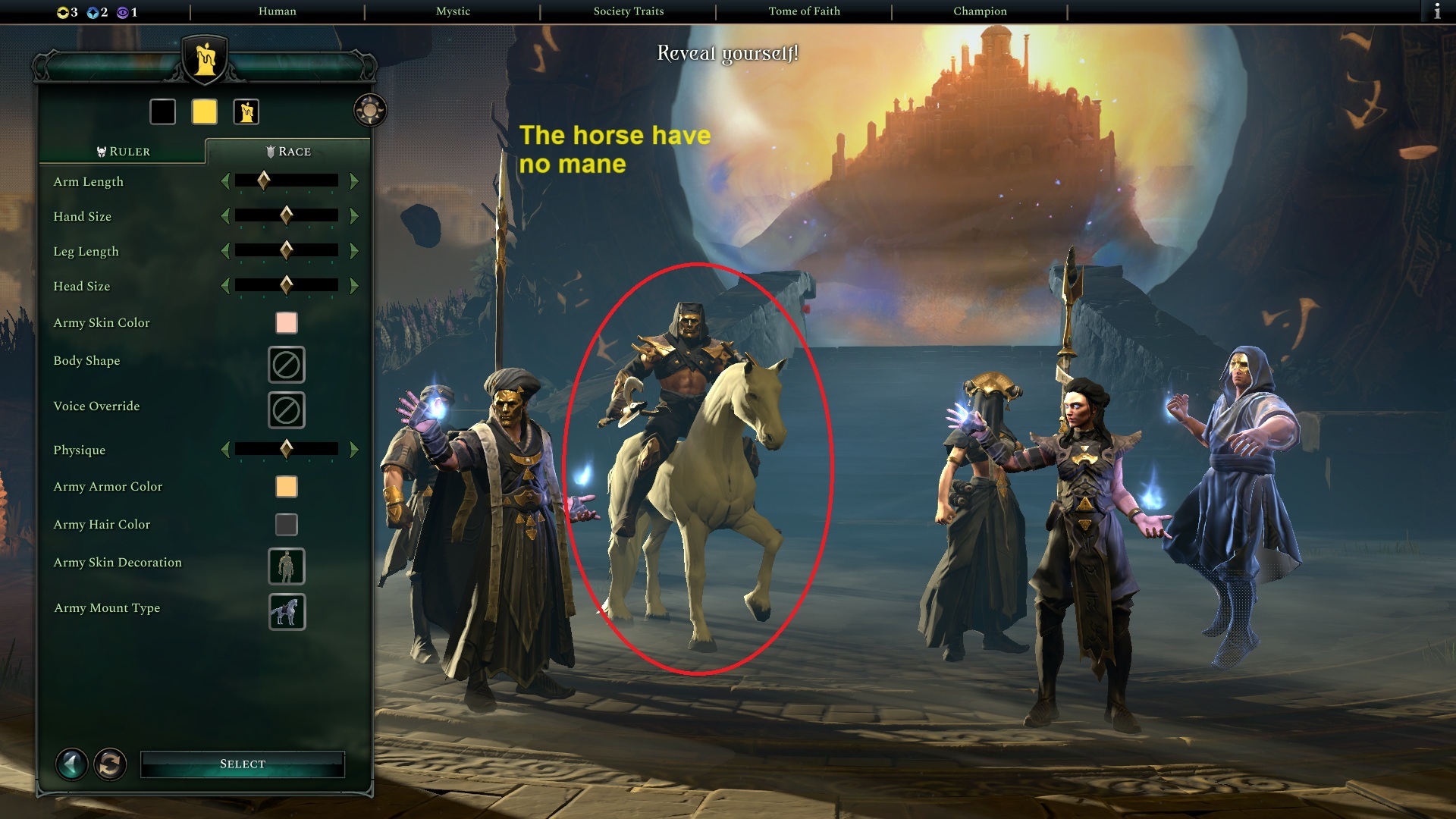
Task: Open the Army Skin Decoration picker
Action: pos(287,566)
